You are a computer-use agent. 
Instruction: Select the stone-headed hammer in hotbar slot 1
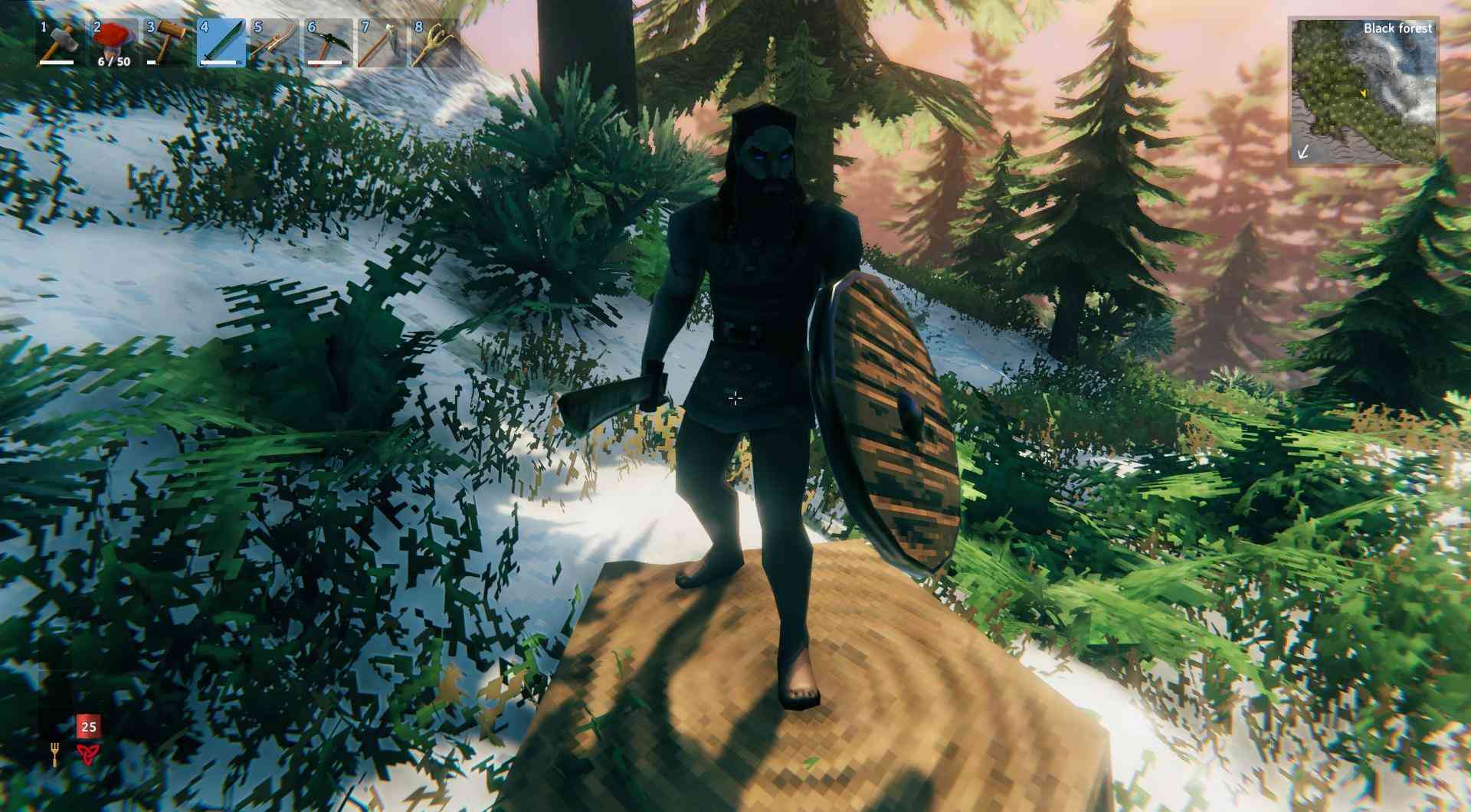(x=59, y=43)
